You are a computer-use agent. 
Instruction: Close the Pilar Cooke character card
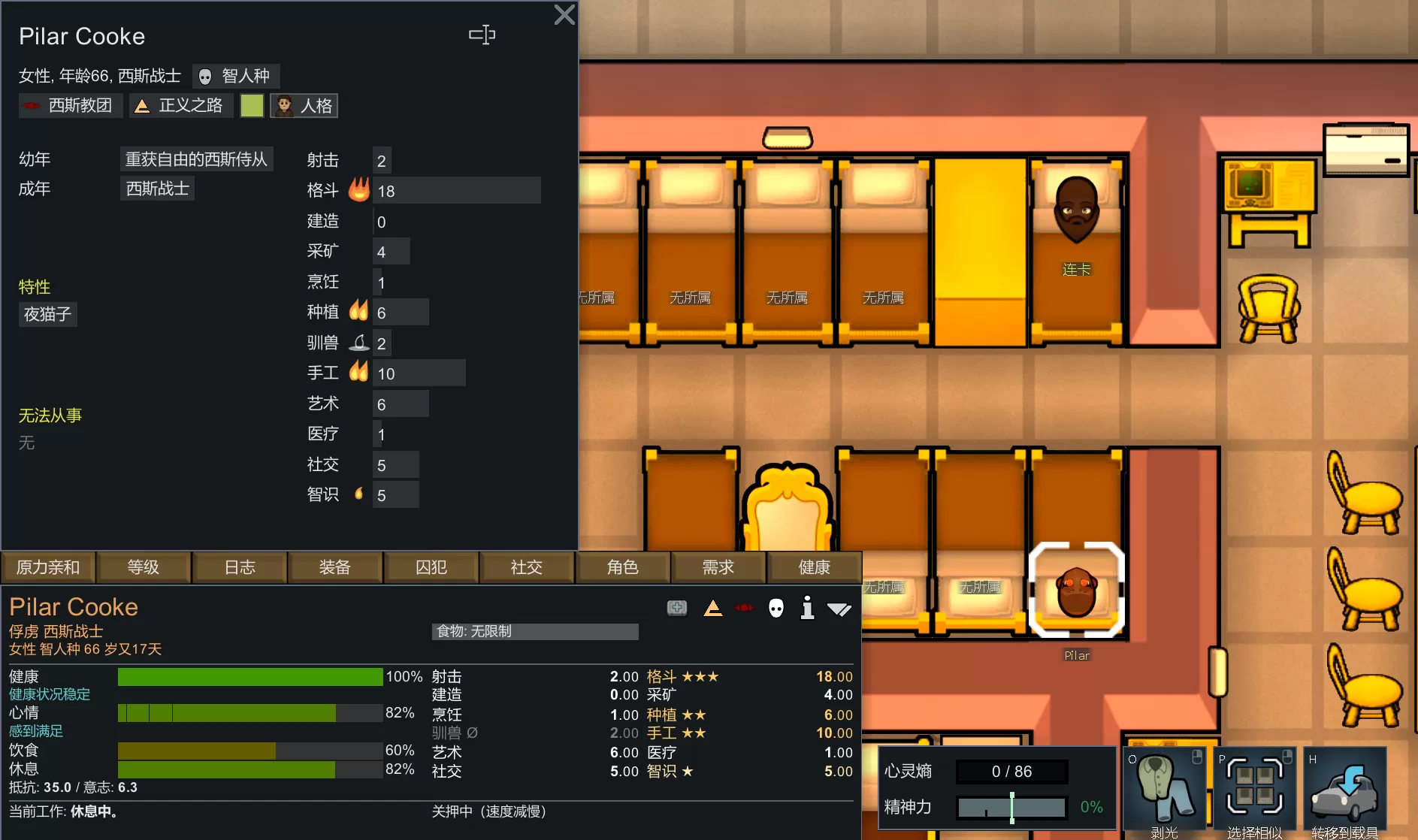click(564, 15)
